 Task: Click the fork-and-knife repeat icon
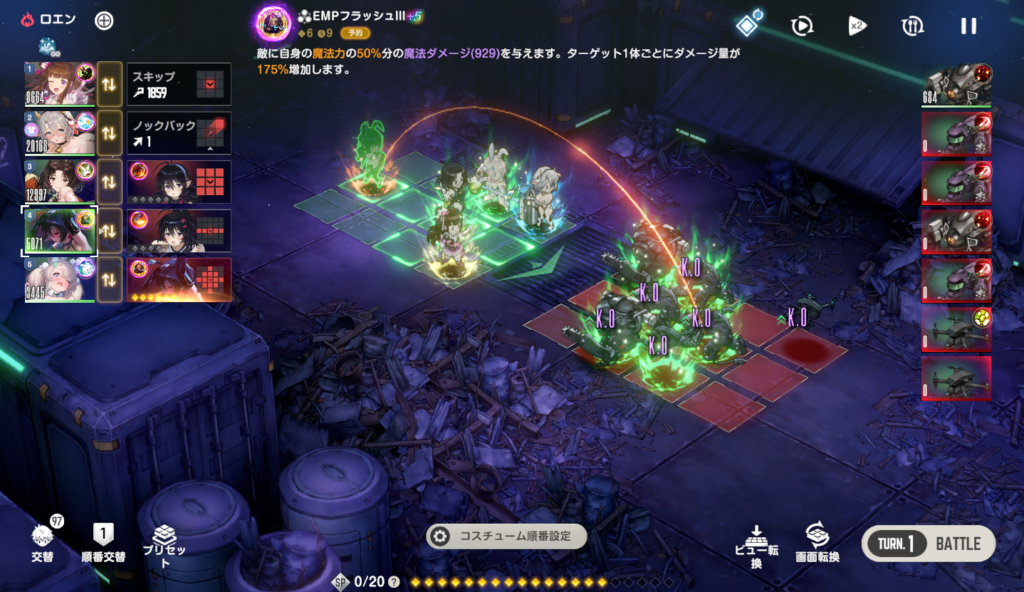[x=911, y=26]
